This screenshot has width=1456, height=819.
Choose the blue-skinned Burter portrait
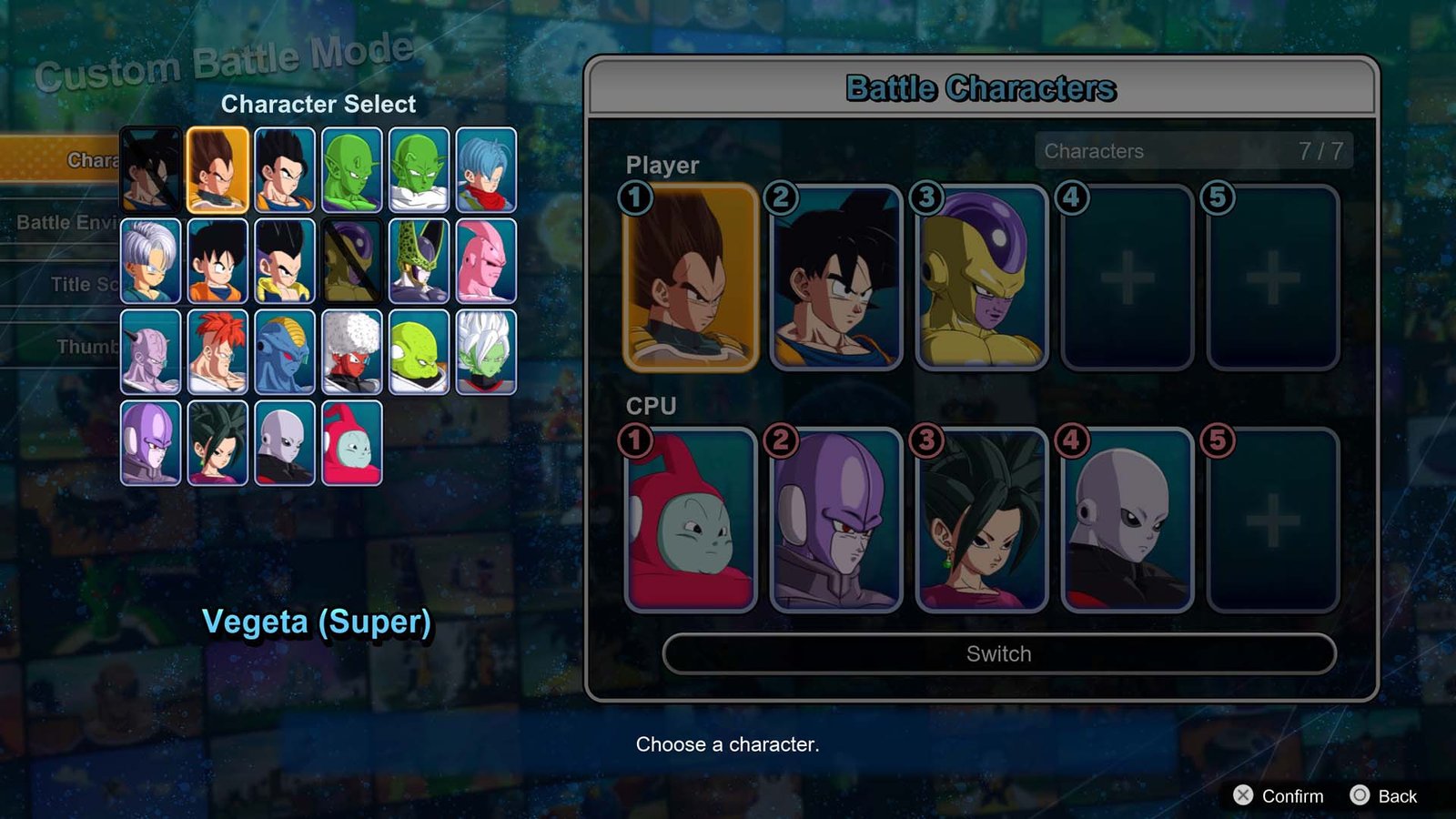pos(285,351)
